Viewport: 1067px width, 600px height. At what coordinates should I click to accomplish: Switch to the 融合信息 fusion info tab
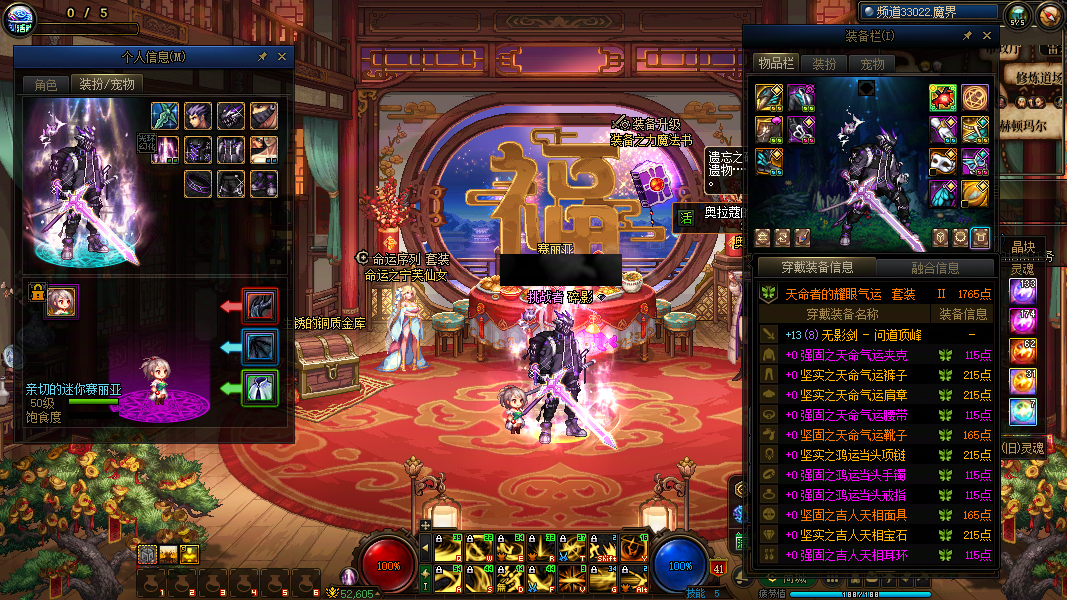click(x=935, y=268)
